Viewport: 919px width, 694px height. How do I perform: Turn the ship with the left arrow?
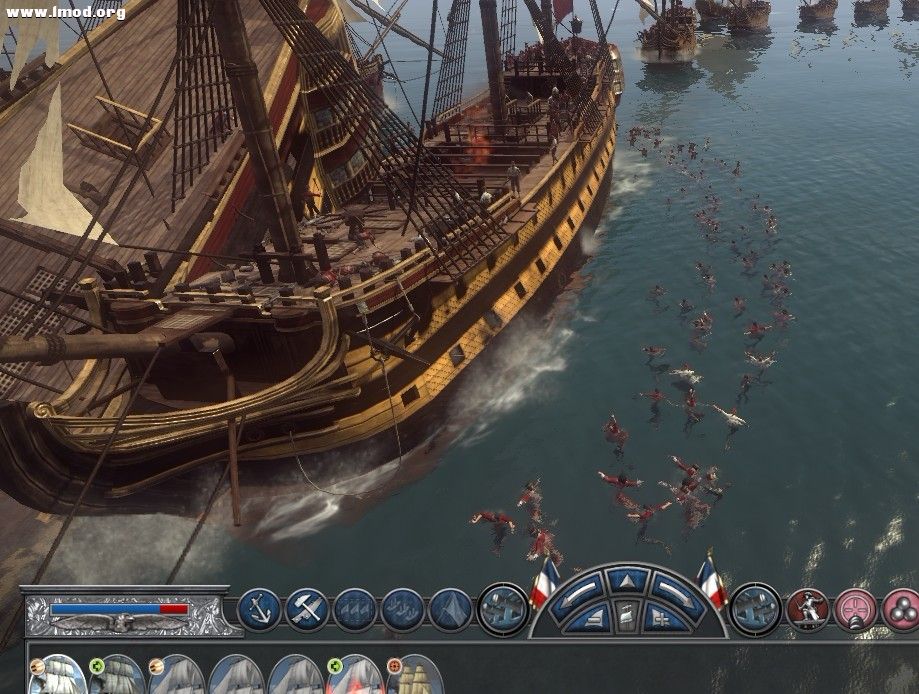[x=579, y=589]
